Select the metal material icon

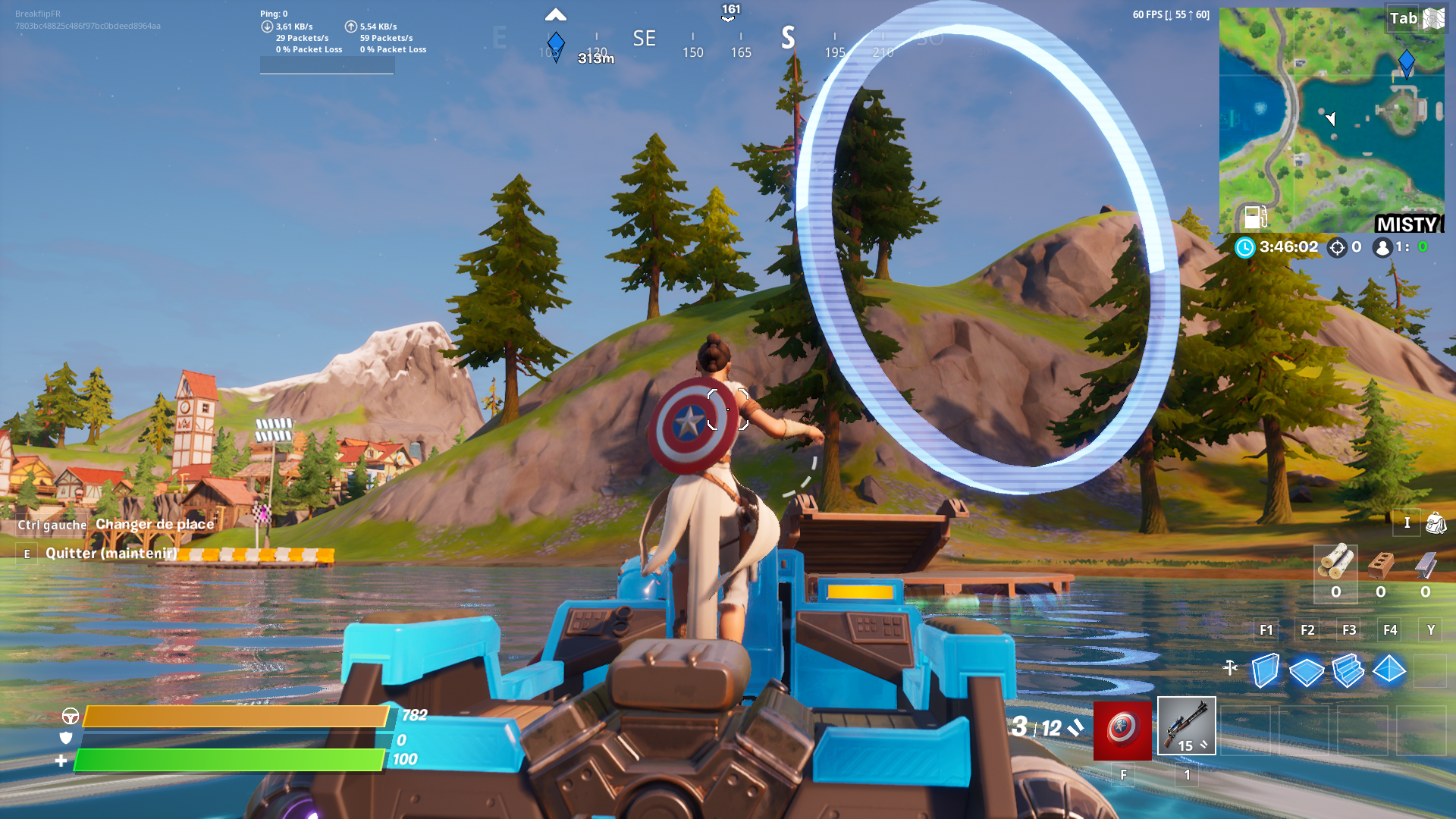point(1425,565)
